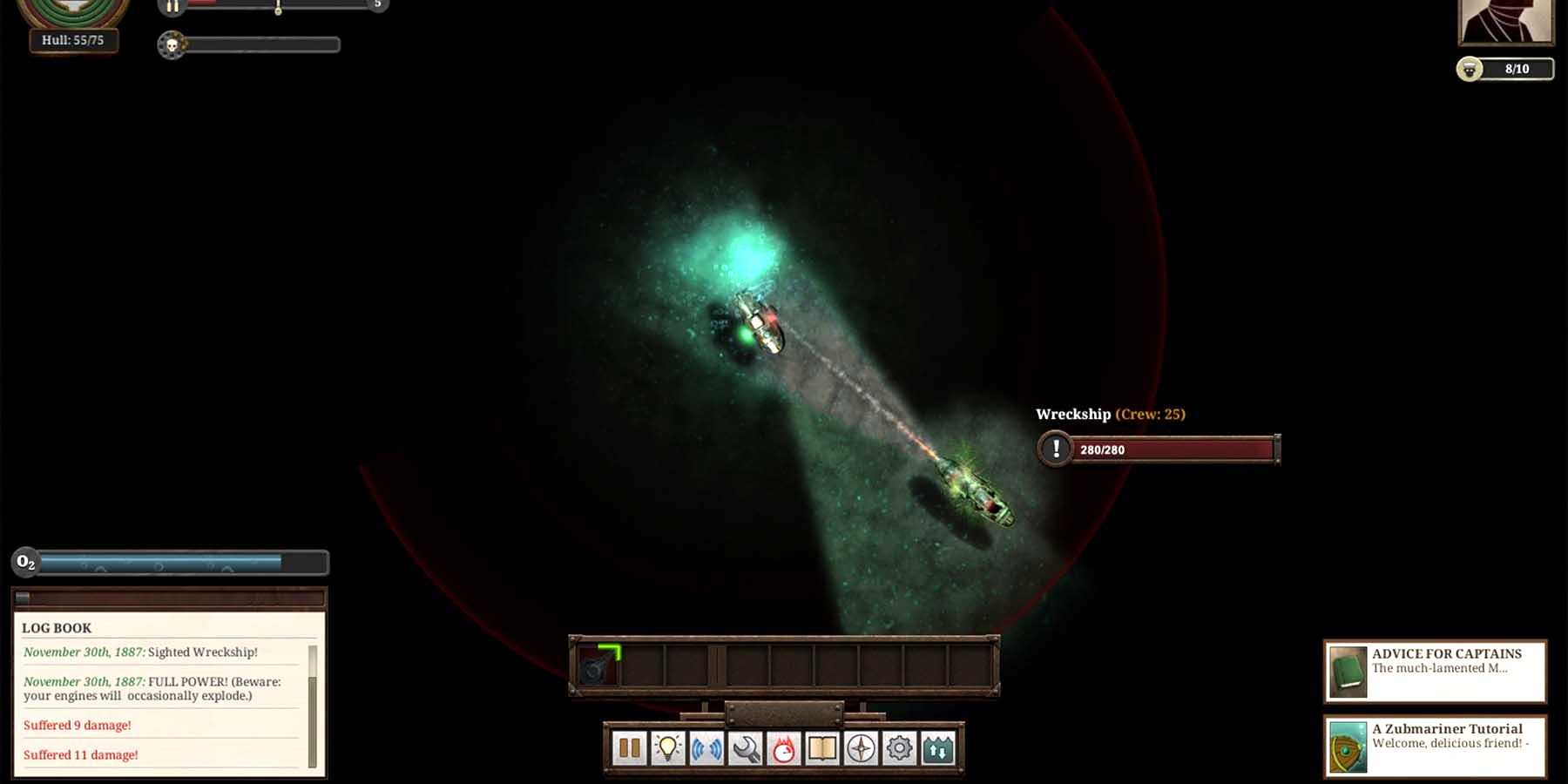
Task: Select the deck gun weapon slot
Action: [598, 666]
